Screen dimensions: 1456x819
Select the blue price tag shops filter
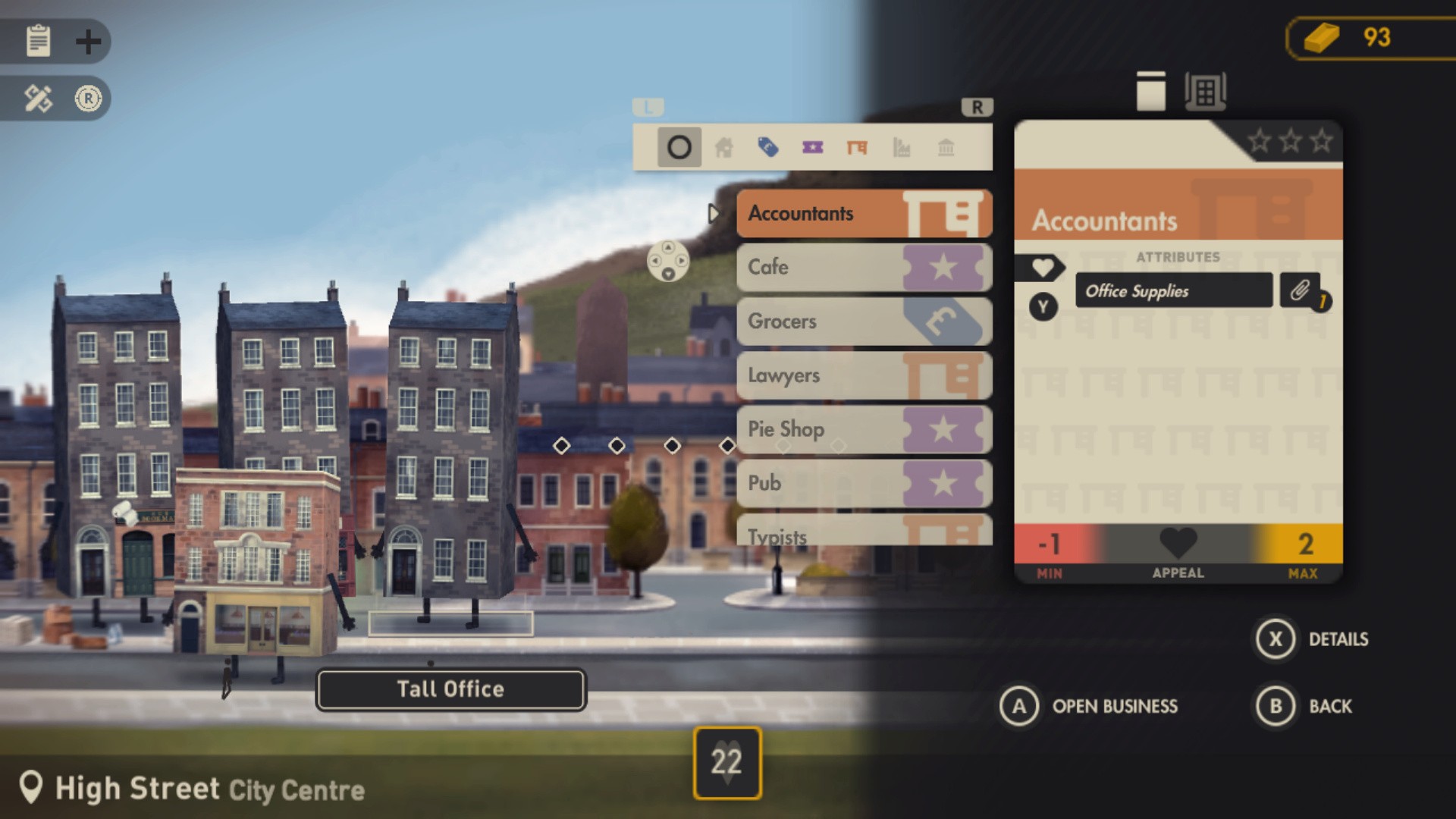pos(768,147)
